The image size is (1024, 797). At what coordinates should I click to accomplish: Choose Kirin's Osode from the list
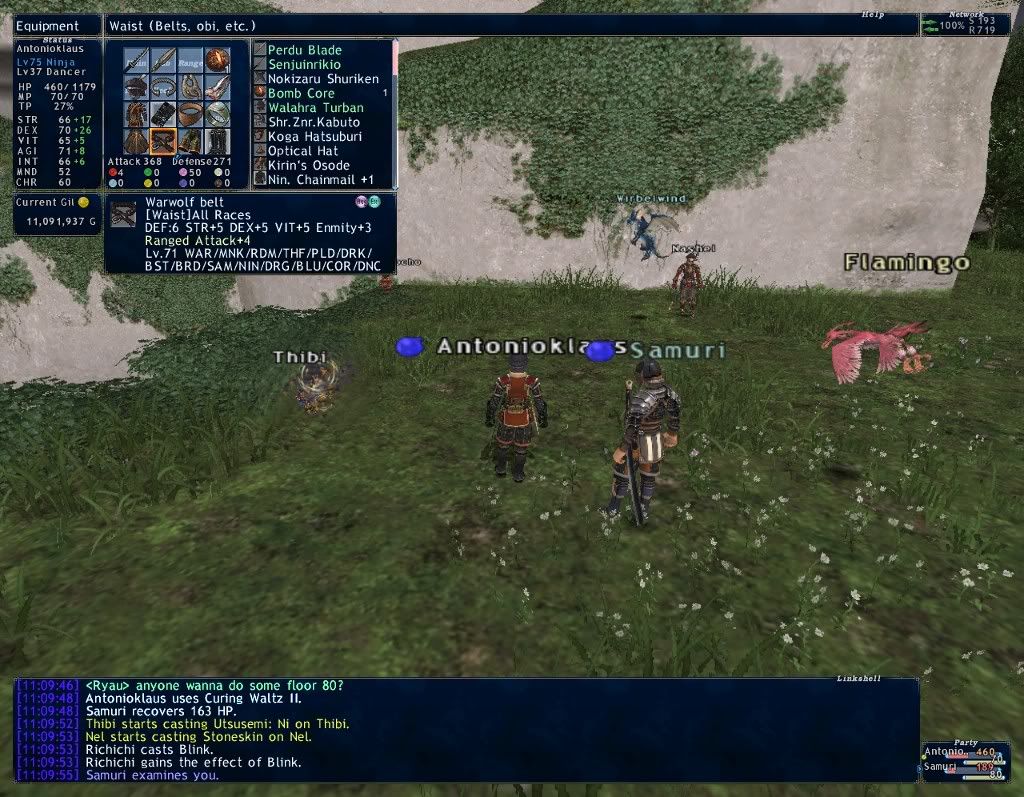coord(308,165)
